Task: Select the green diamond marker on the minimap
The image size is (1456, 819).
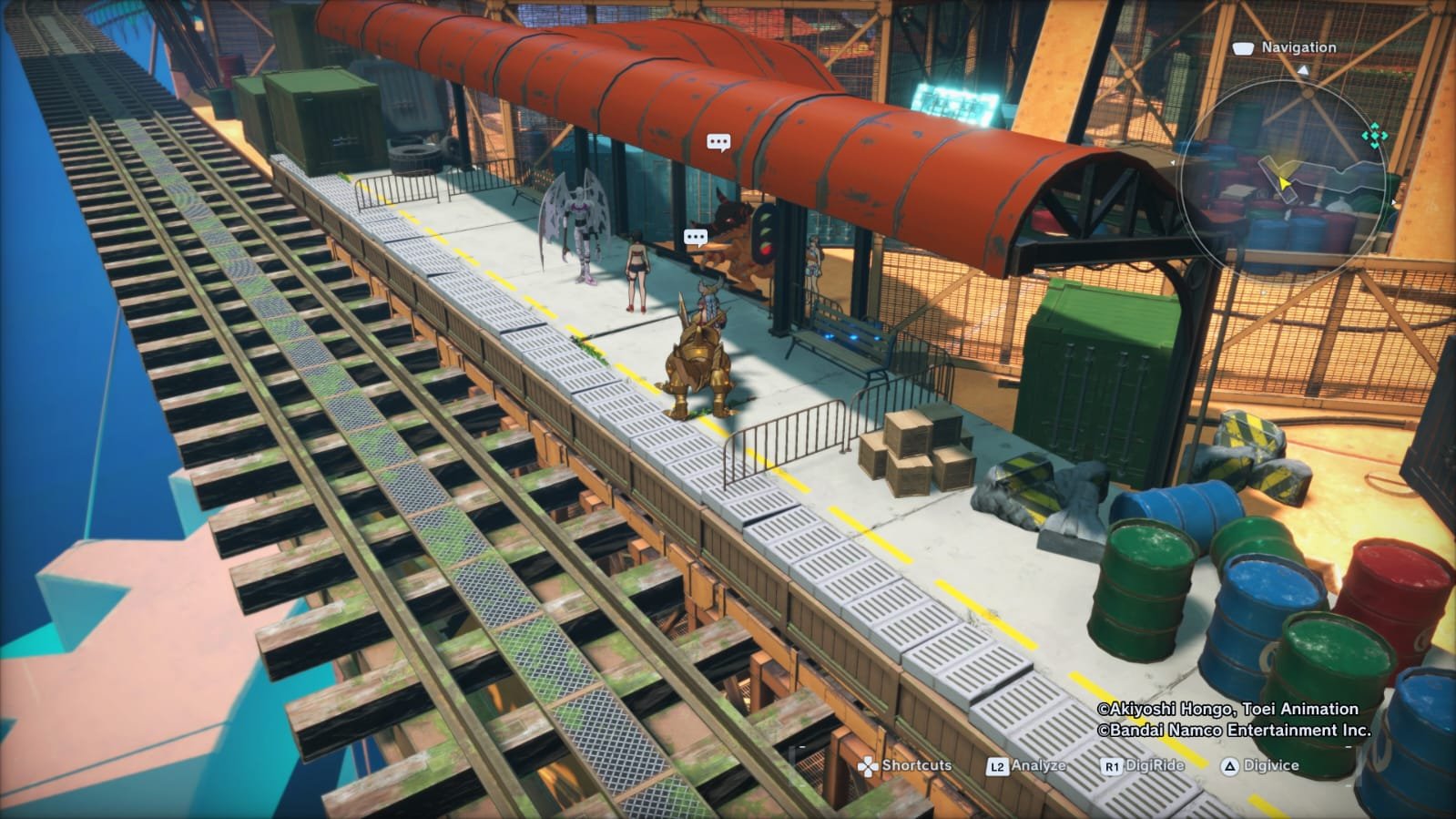Action: tap(1373, 137)
